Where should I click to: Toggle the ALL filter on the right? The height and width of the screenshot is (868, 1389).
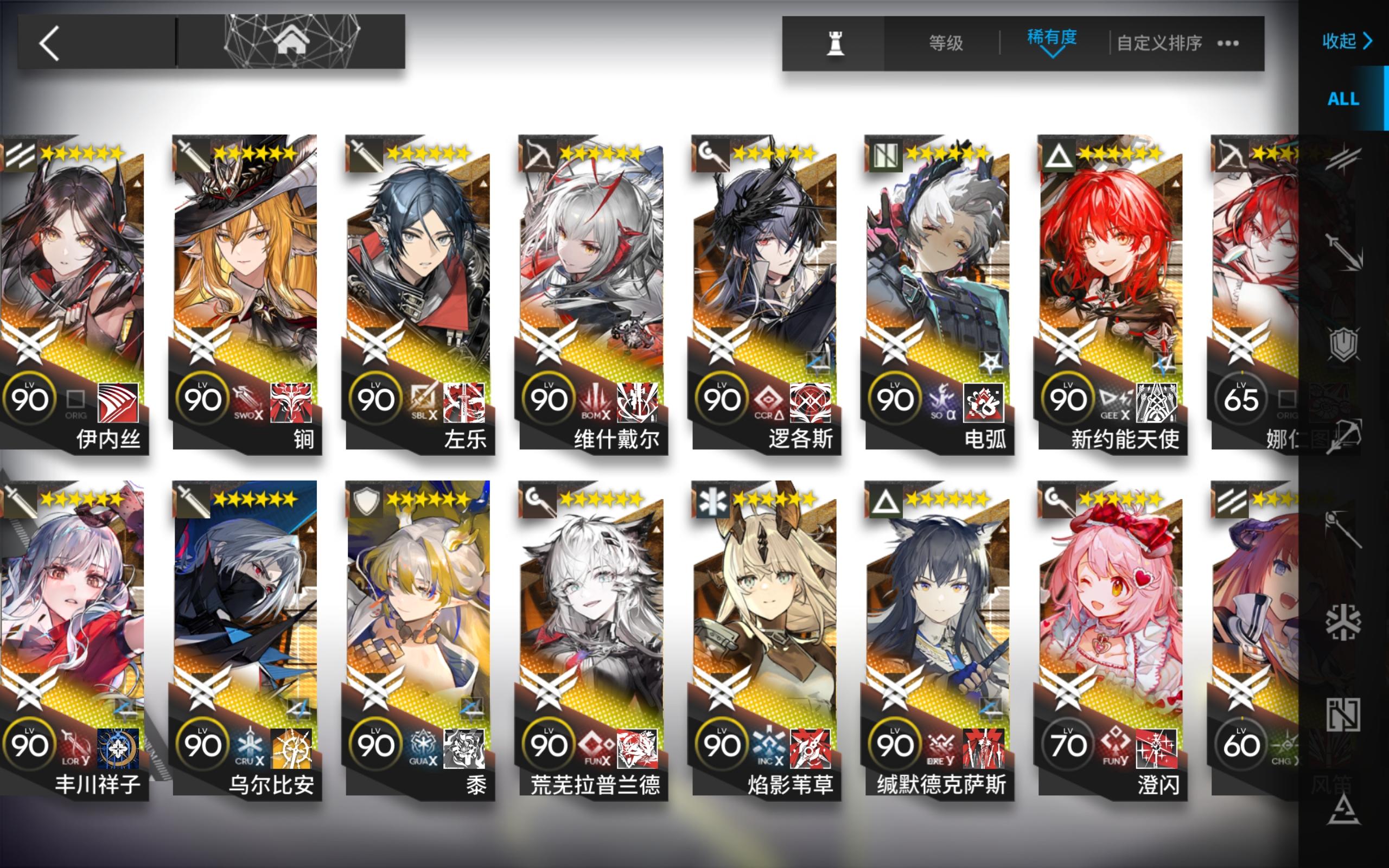[1343, 99]
